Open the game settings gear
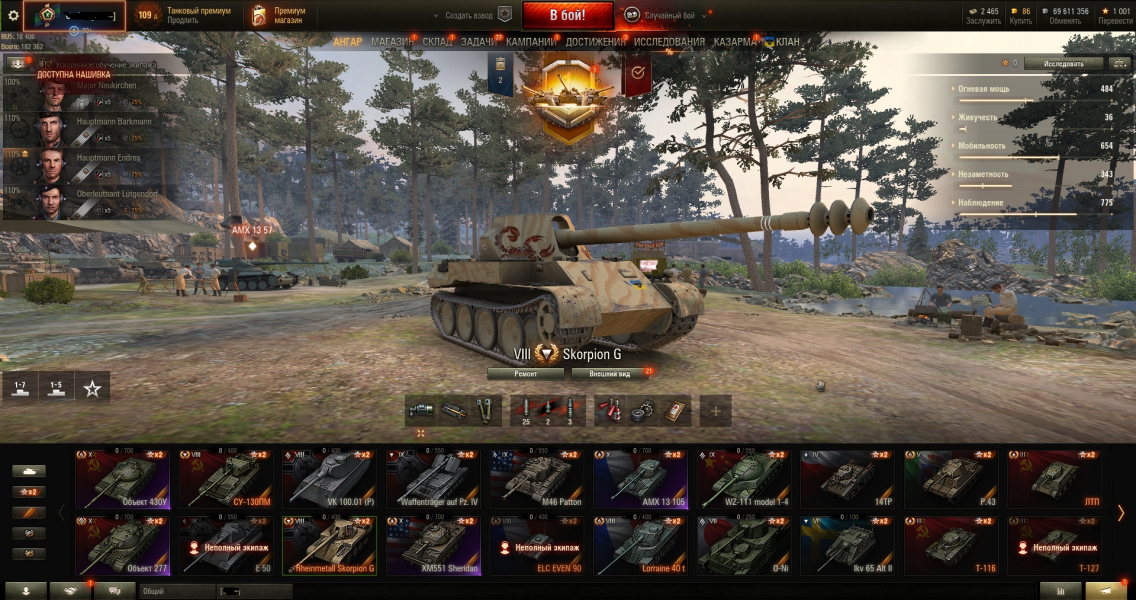Viewport: 1136px width, 600px height. (x=13, y=15)
